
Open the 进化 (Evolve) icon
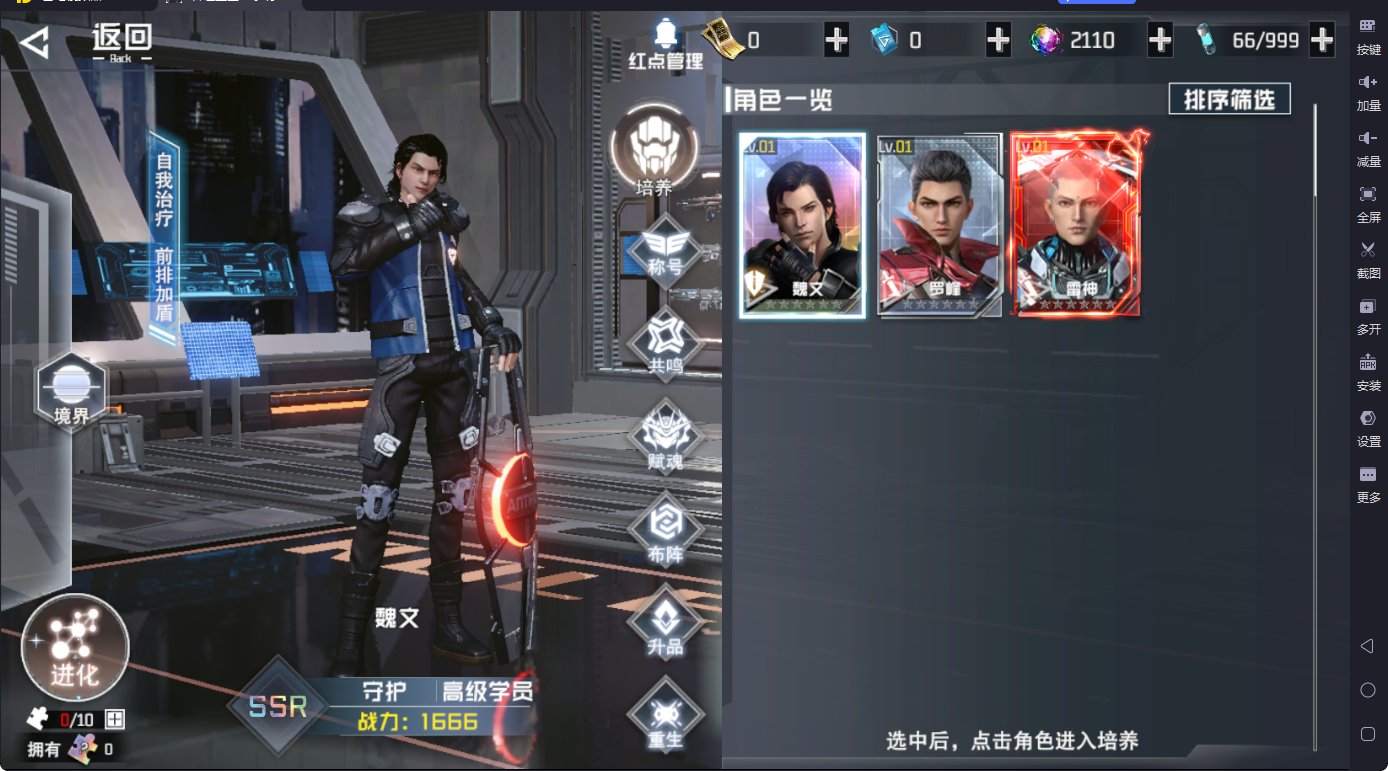74,648
